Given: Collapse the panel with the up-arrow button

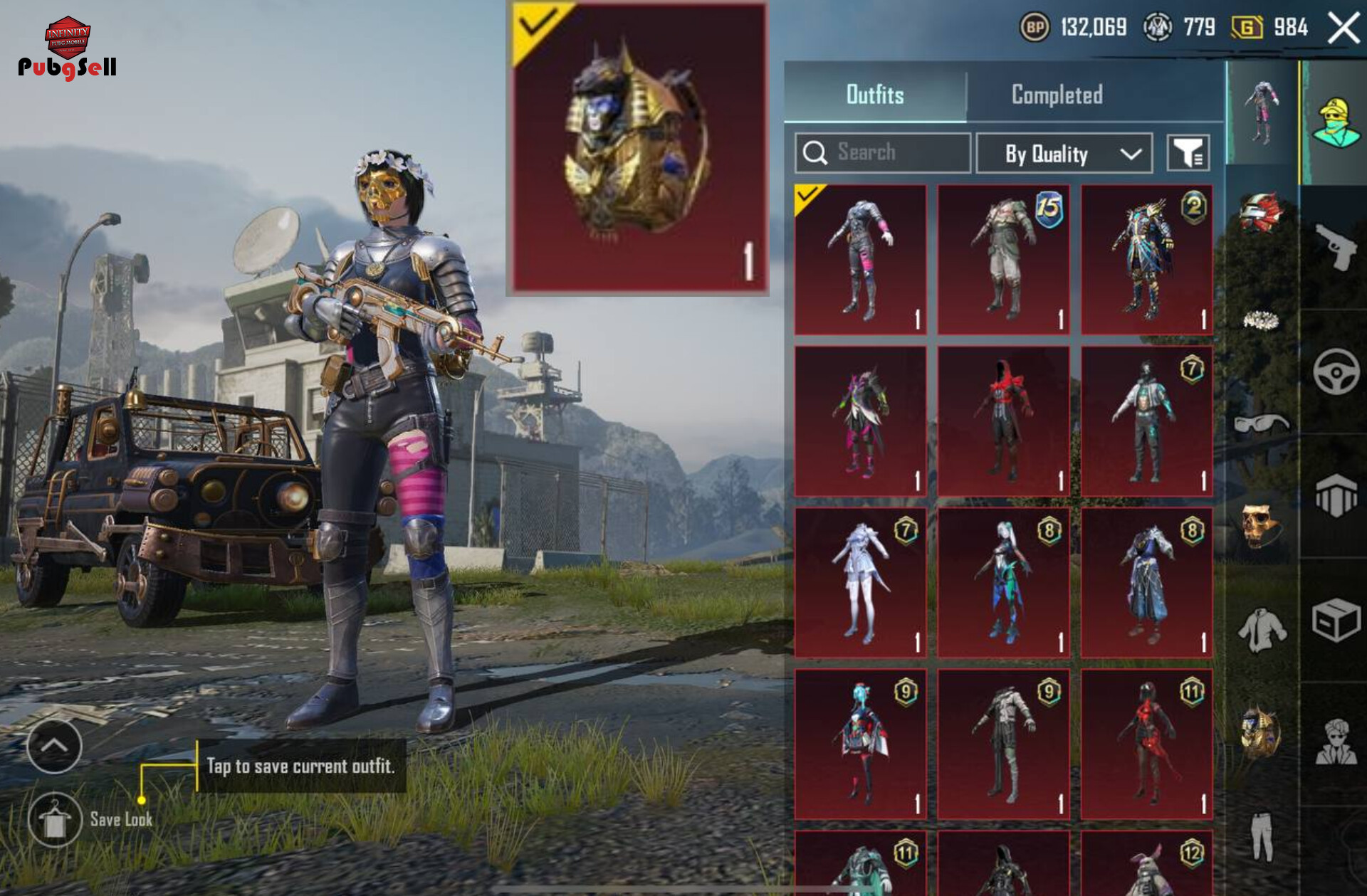Looking at the screenshot, I should pos(54,745).
